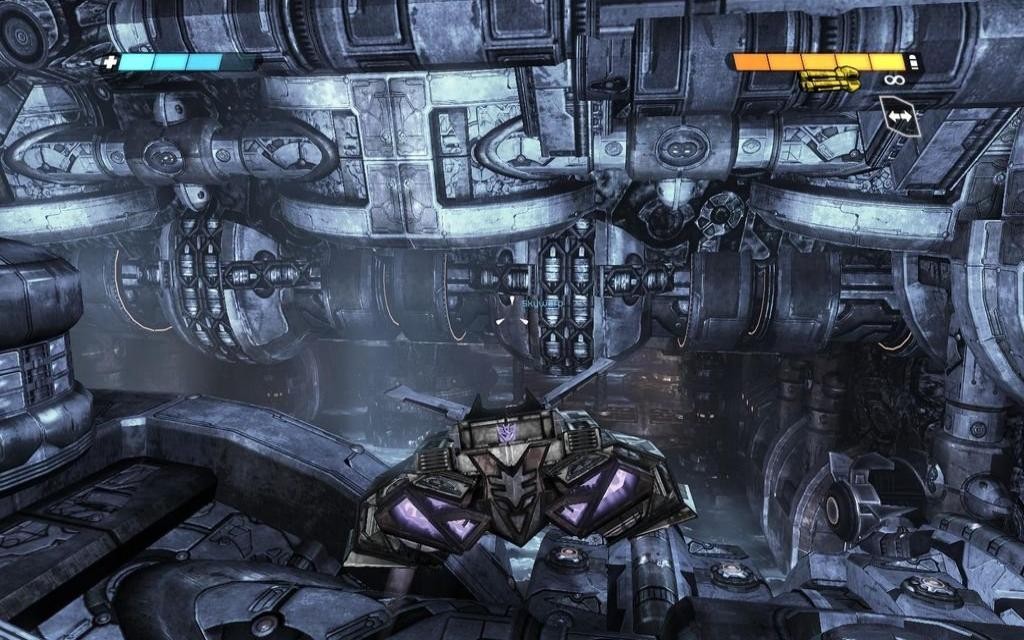Select the yellow twin-barrel weapon icon

click(x=830, y=79)
